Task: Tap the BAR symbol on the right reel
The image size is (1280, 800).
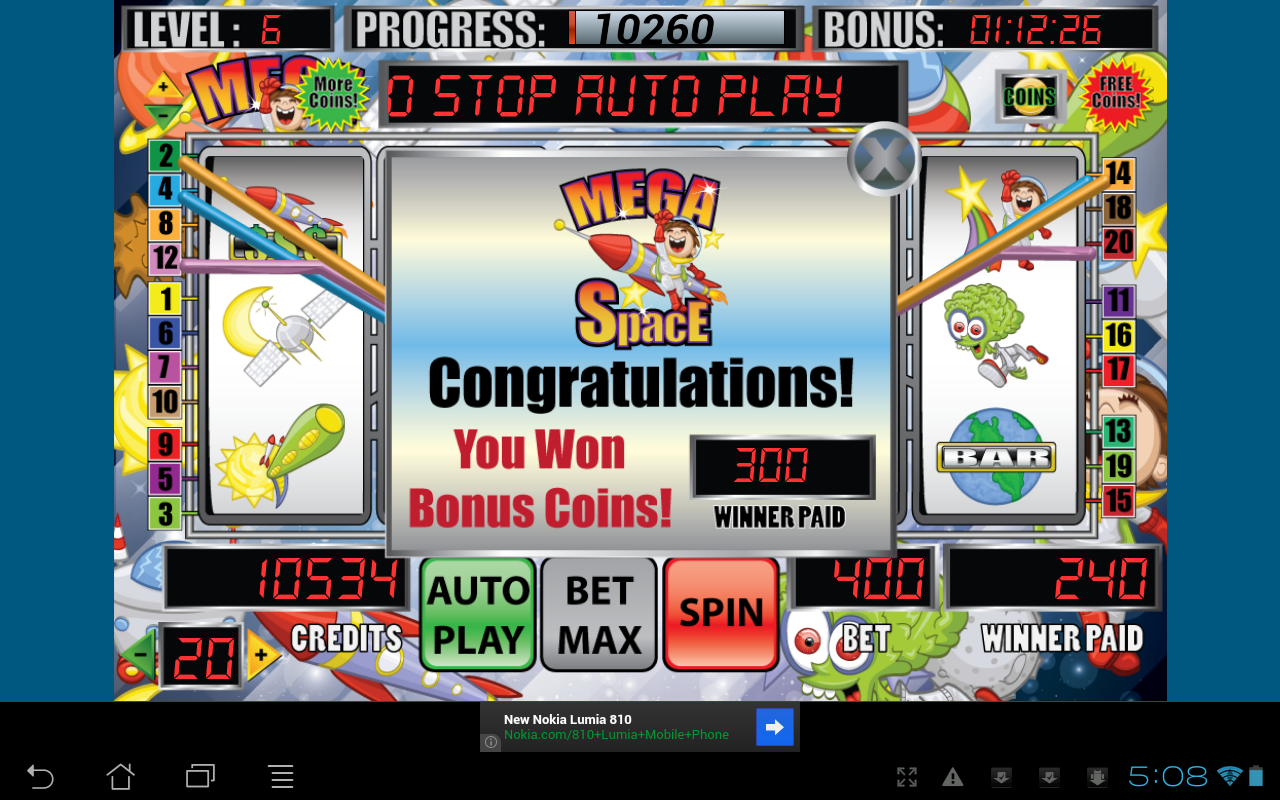Action: pos(997,455)
